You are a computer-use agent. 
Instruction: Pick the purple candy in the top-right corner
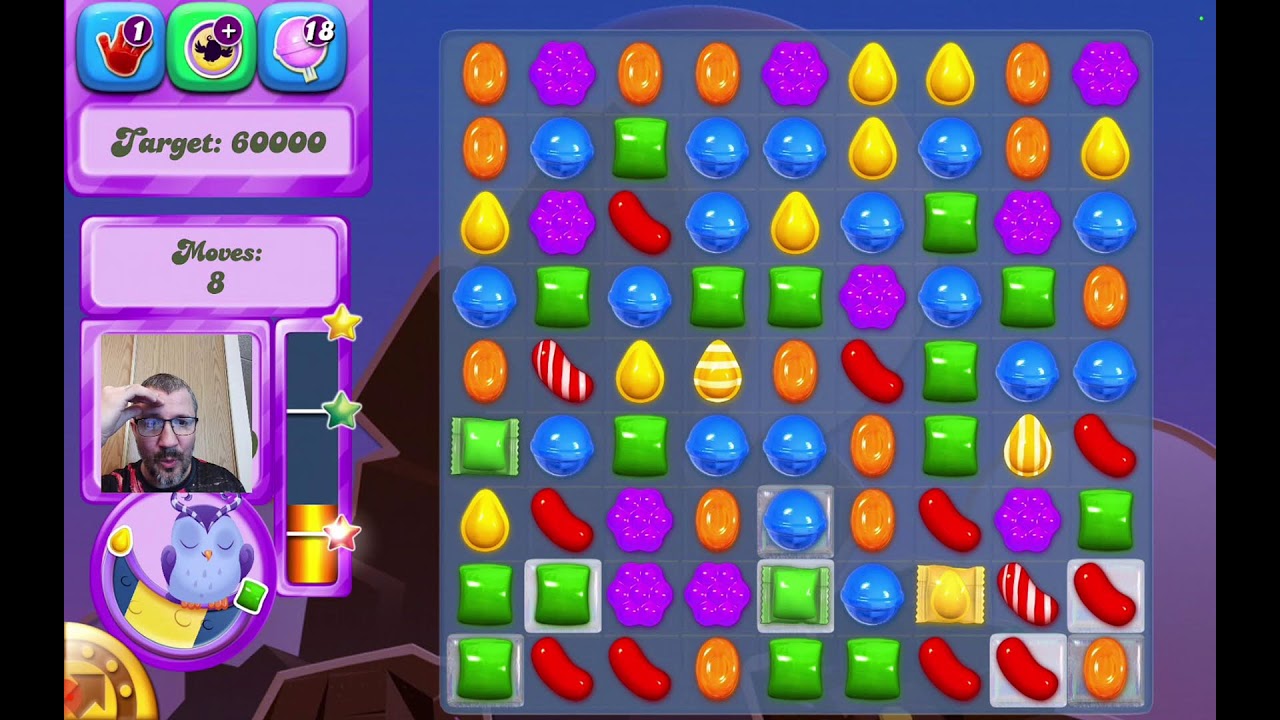(1105, 73)
